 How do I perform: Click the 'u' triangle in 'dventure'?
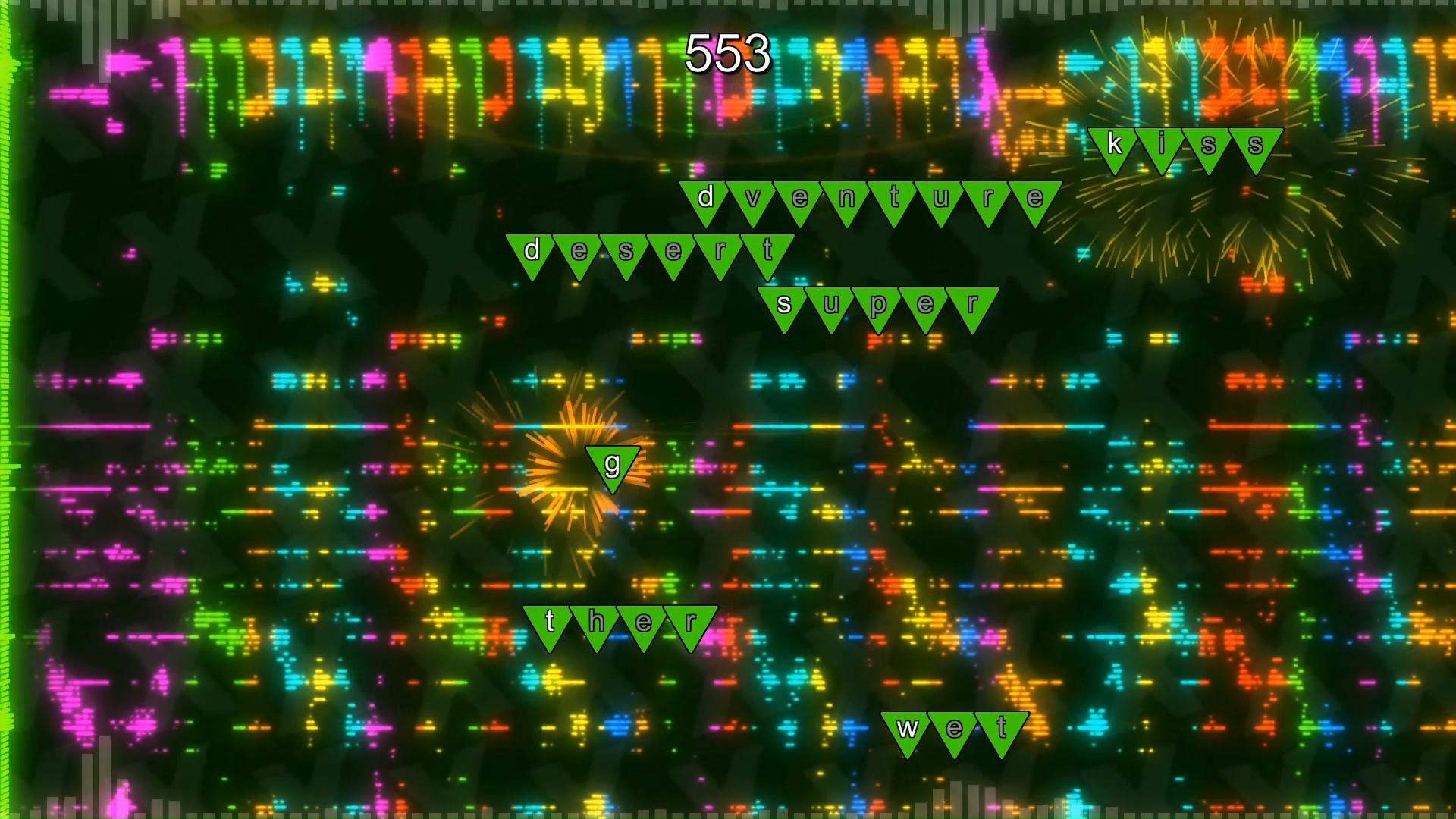940,199
